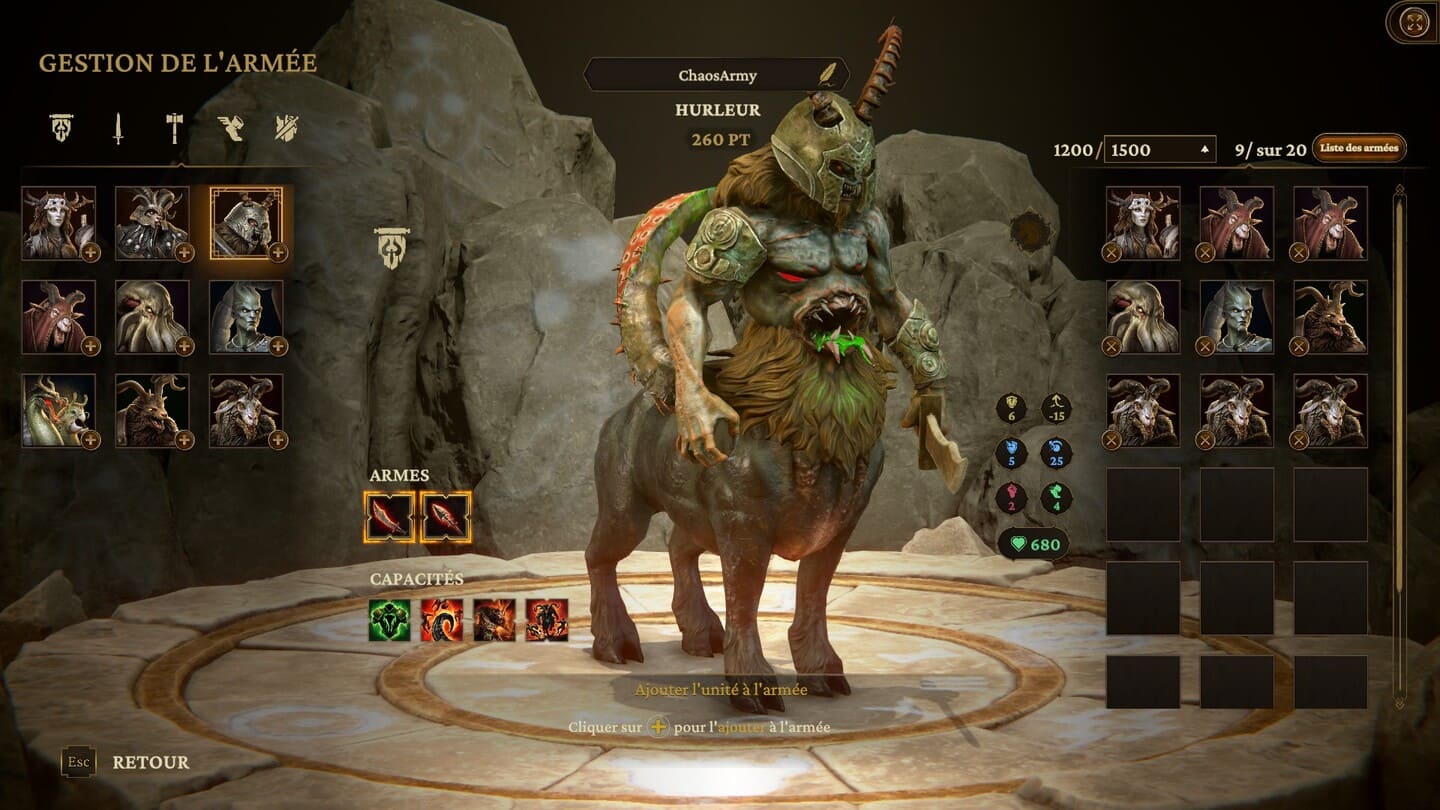Open the 1500 point limit dropdown
This screenshot has height=810, width=1440.
click(x=1160, y=150)
